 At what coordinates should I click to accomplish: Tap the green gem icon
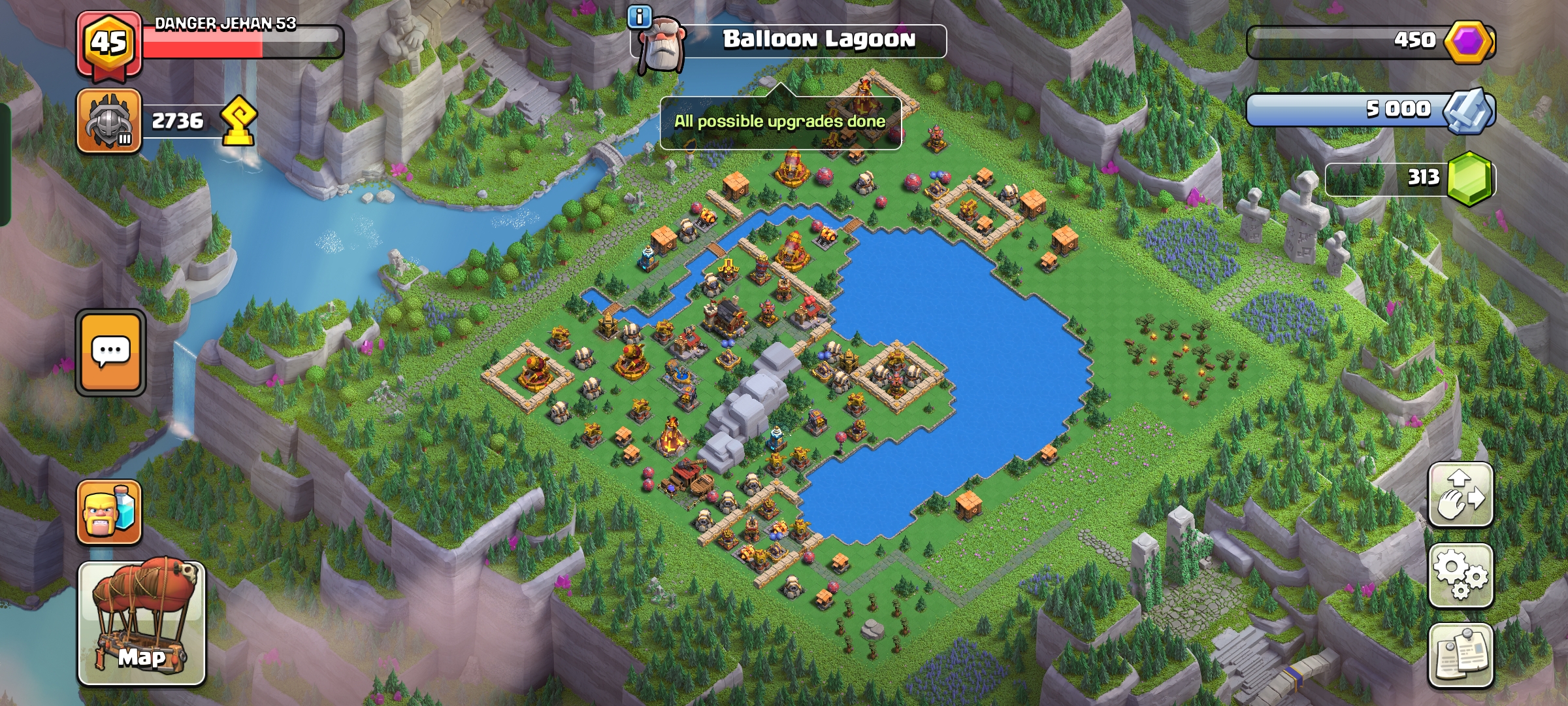pos(1469,178)
